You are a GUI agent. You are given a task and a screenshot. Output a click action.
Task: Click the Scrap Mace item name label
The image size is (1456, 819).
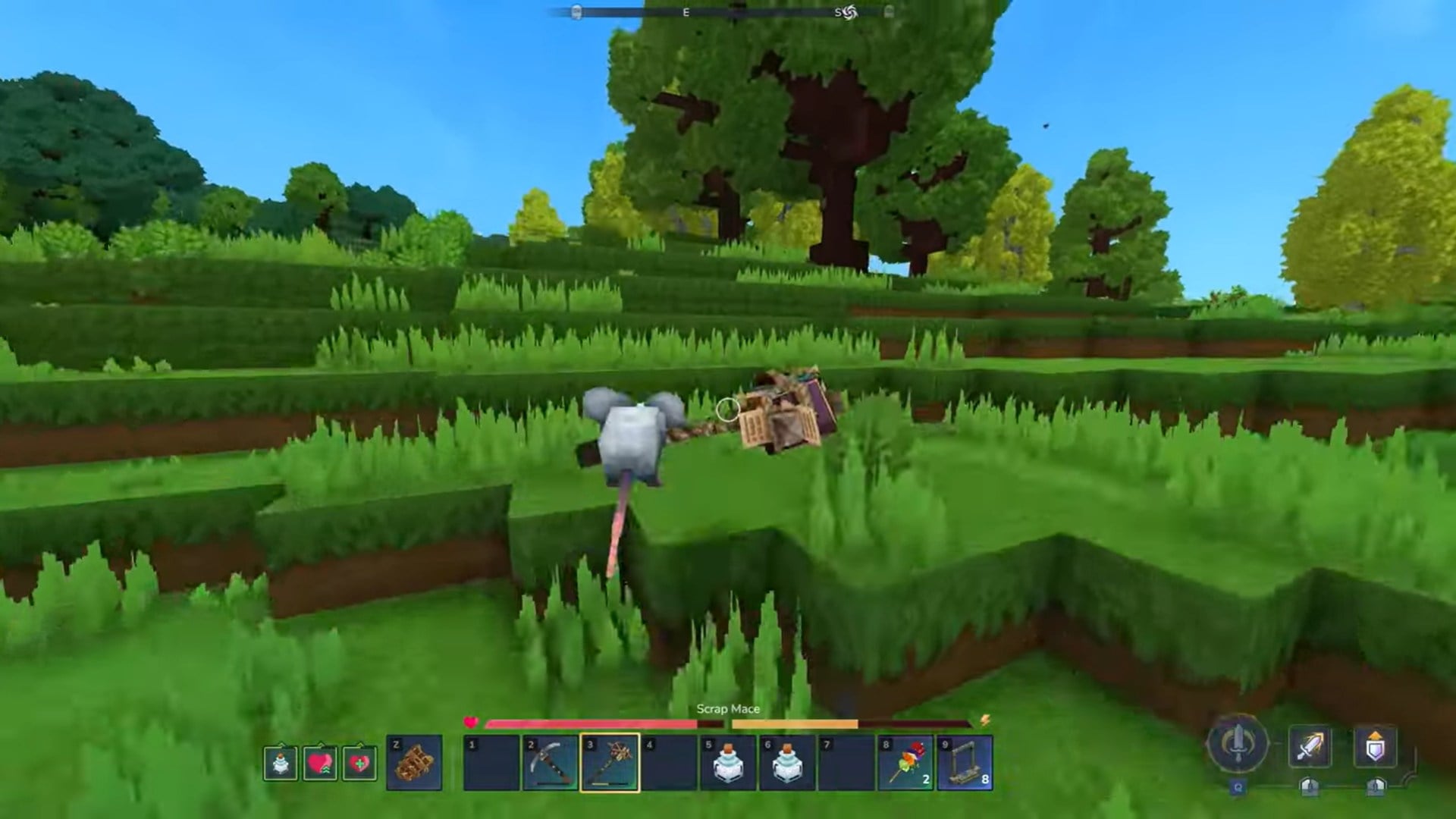pos(728,709)
